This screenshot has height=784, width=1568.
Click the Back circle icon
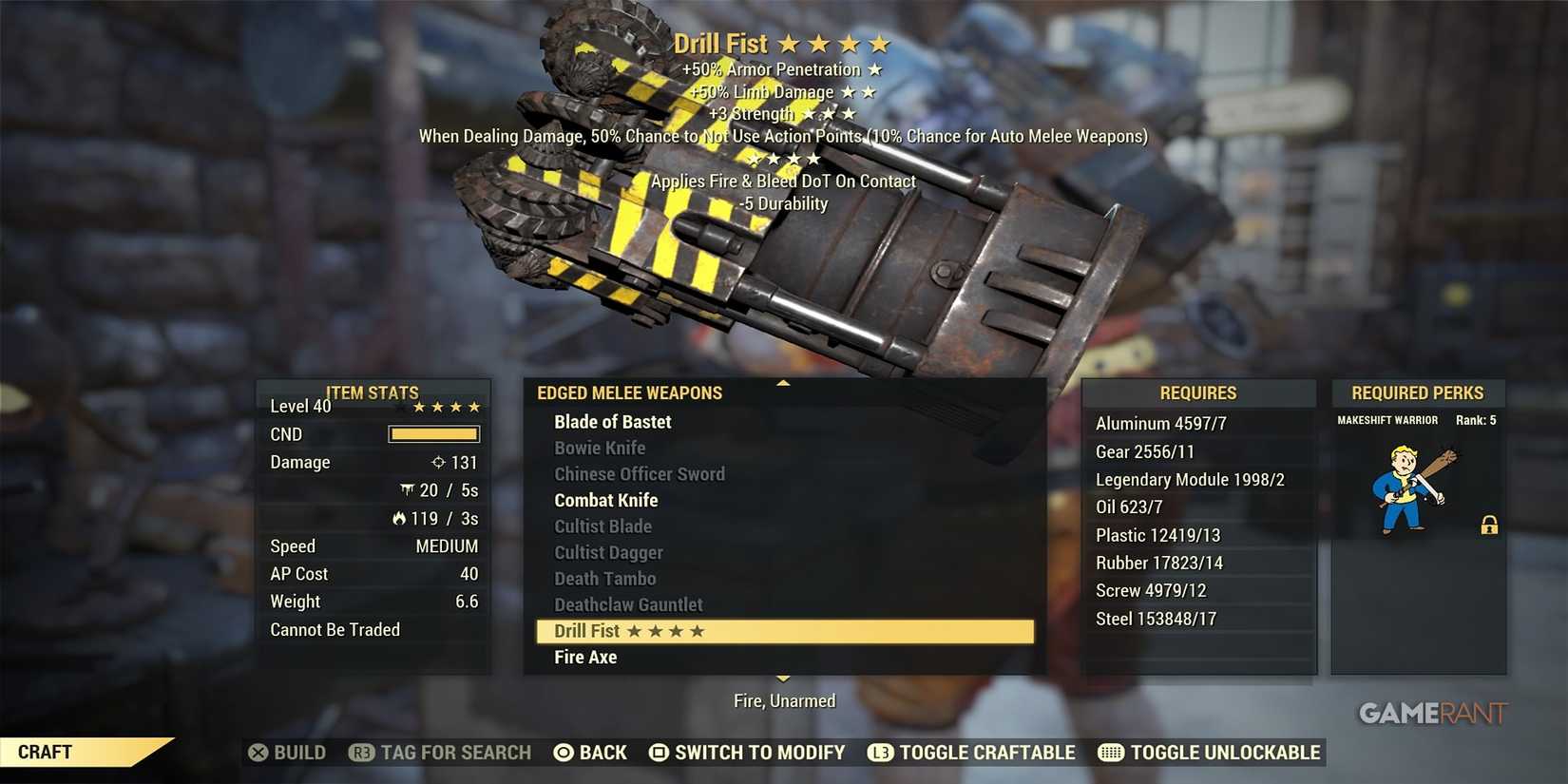(x=564, y=753)
